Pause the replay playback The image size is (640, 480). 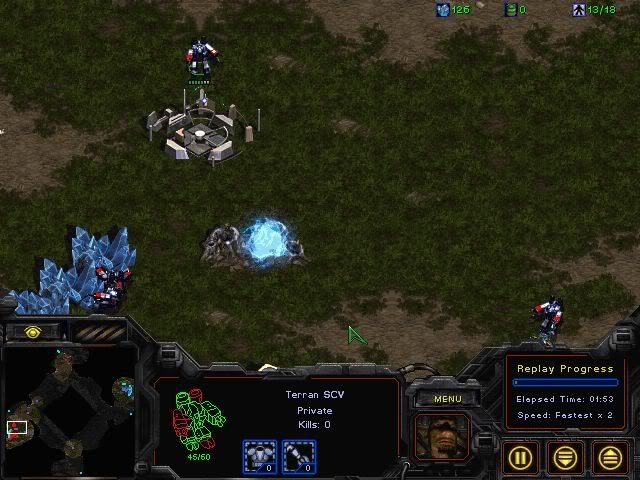pyautogui.click(x=522, y=457)
